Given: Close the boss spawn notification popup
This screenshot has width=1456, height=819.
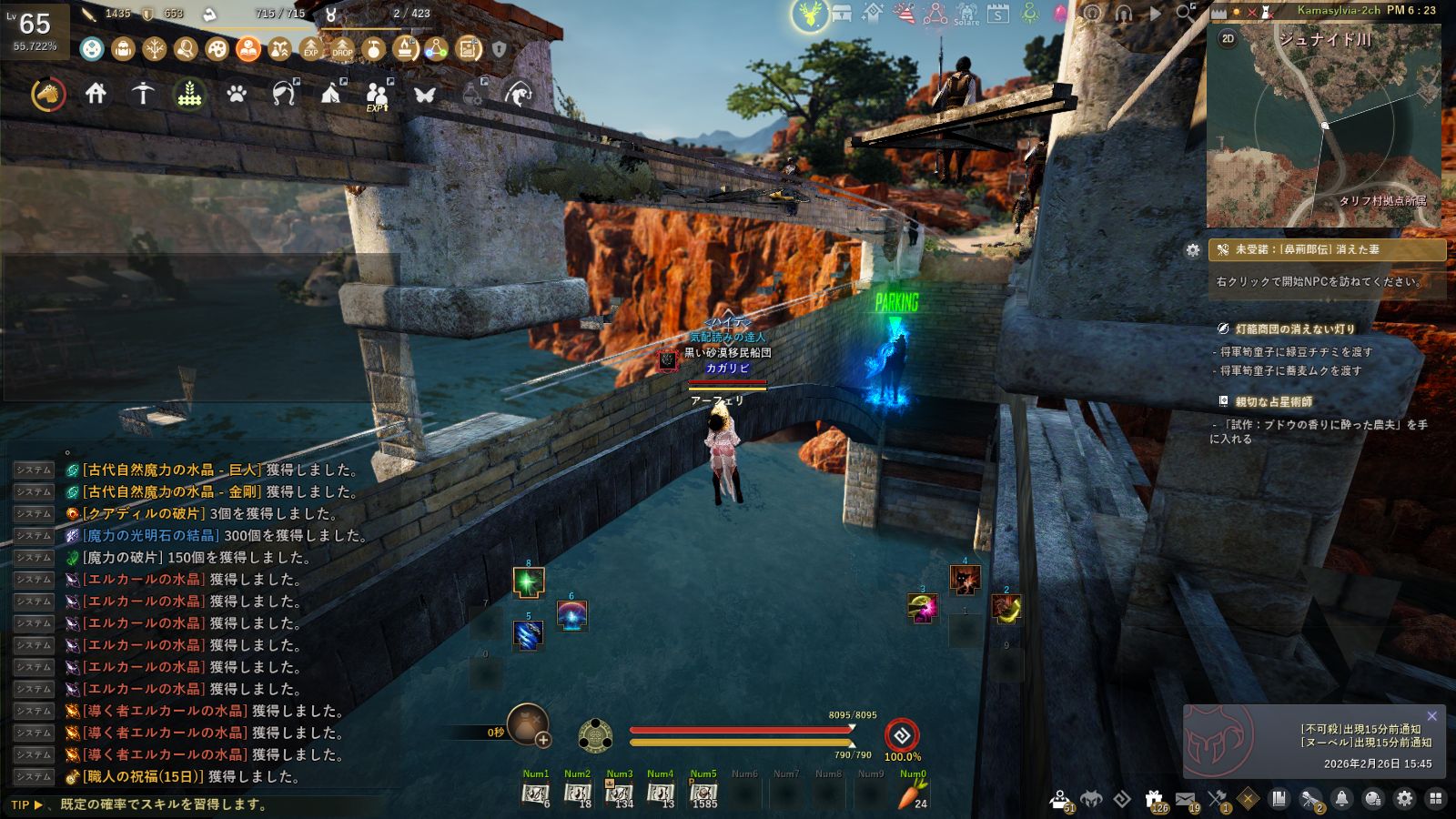Looking at the screenshot, I should (1432, 716).
